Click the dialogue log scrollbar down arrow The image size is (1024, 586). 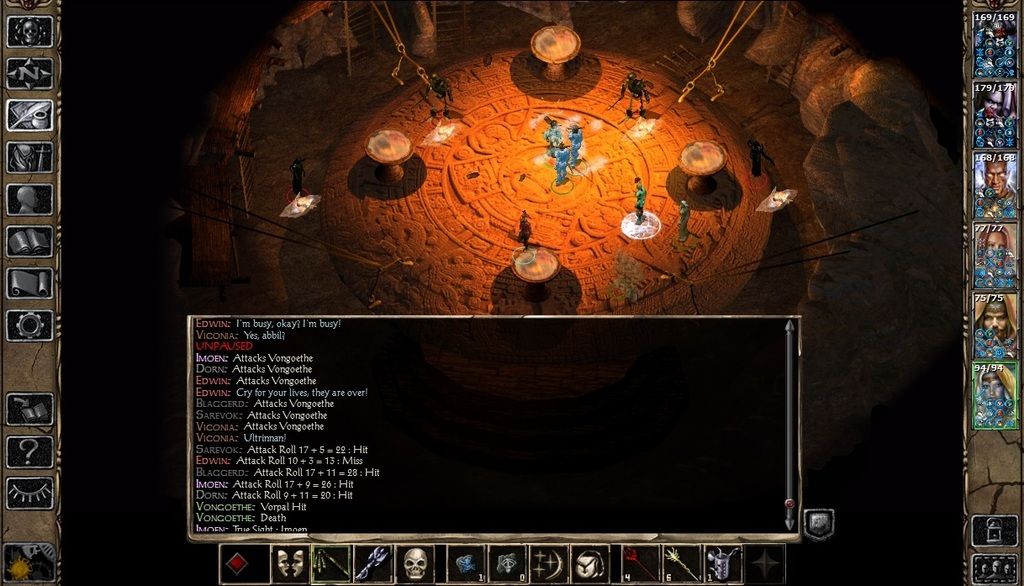point(790,521)
